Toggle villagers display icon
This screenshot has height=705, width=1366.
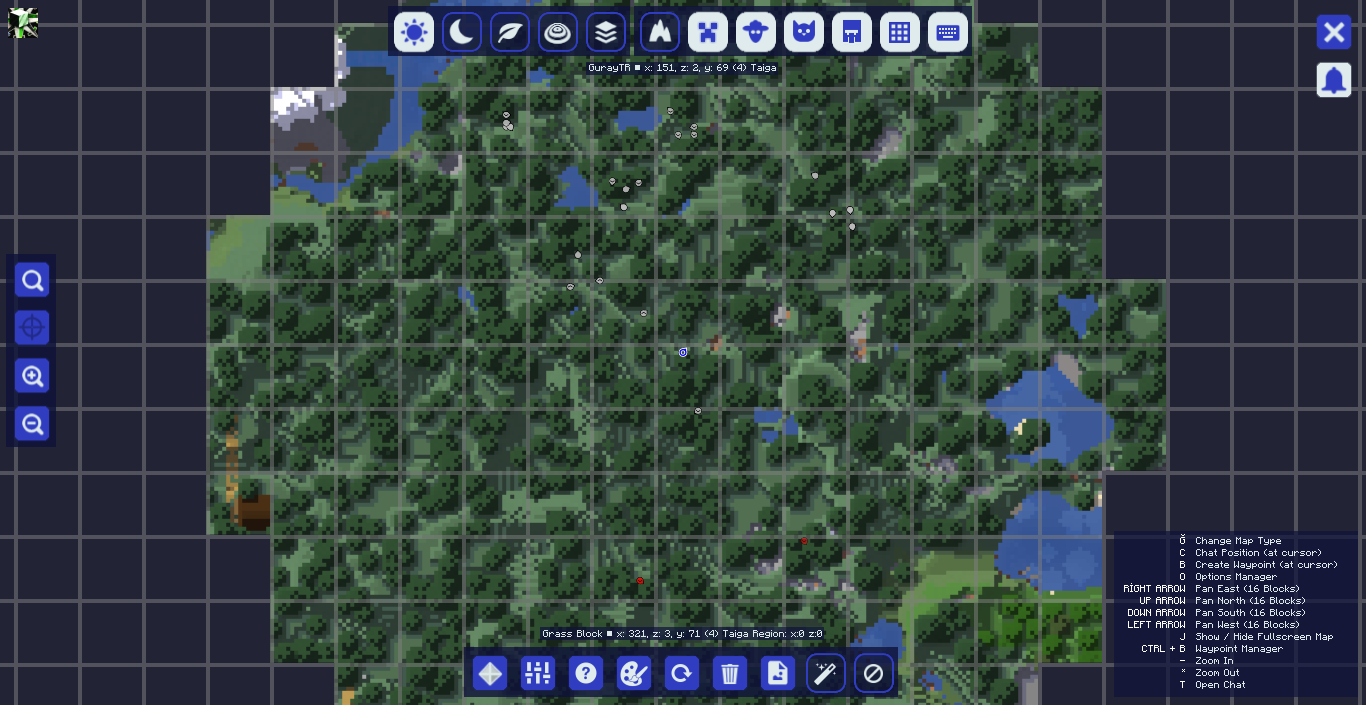coord(851,32)
